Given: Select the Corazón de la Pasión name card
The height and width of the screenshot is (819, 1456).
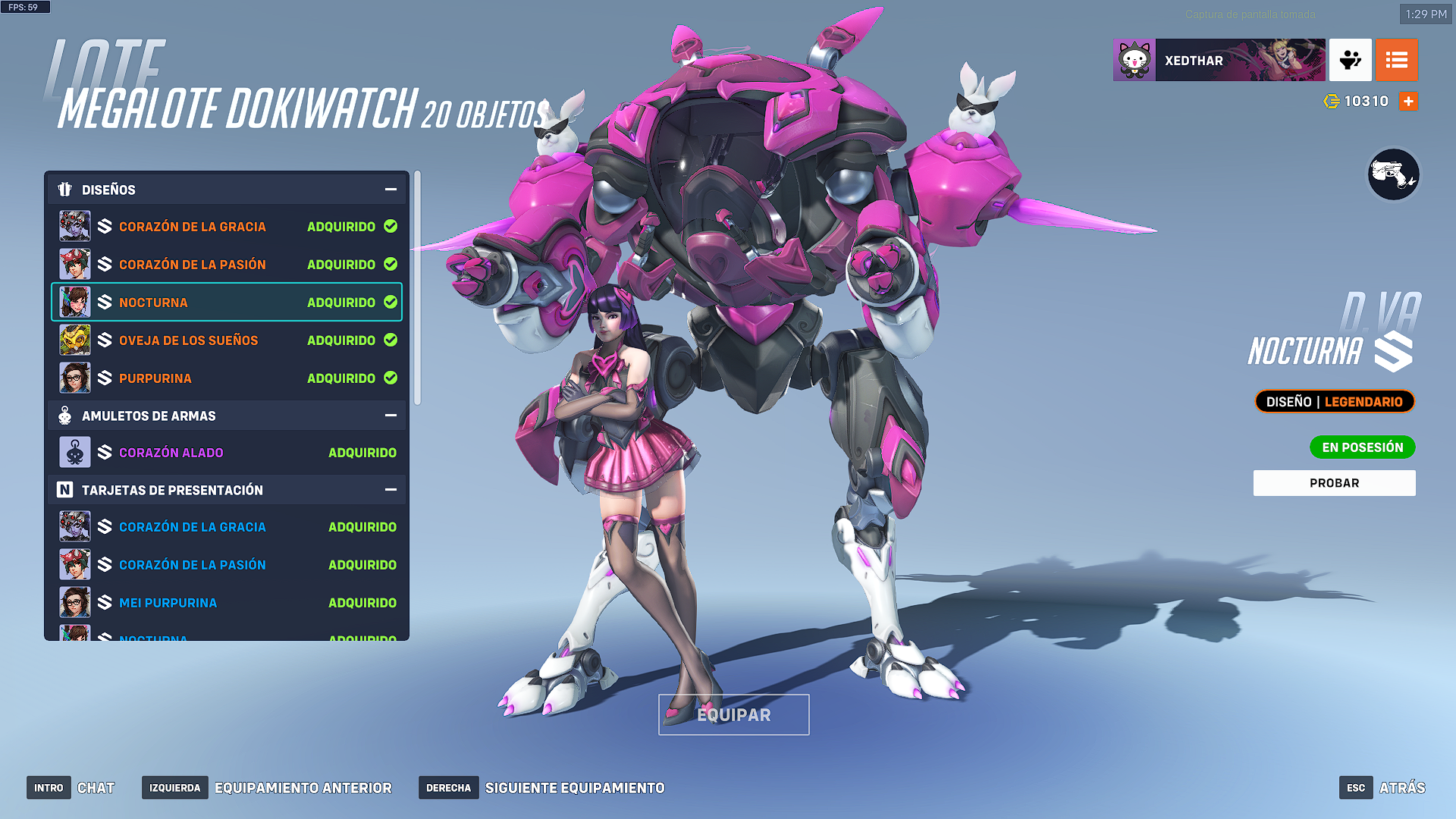Looking at the screenshot, I should (x=227, y=565).
